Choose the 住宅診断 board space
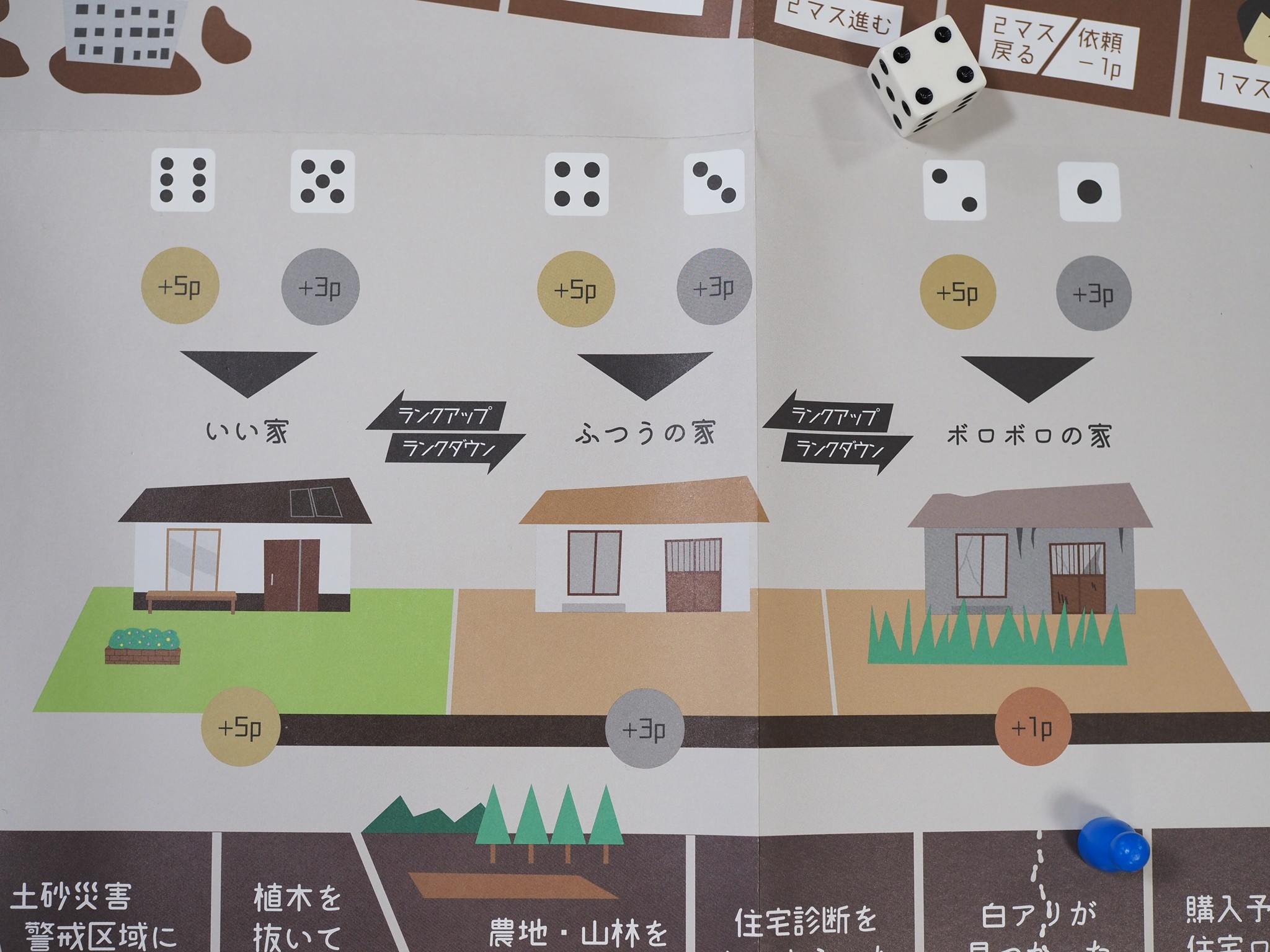The height and width of the screenshot is (952, 1270). [806, 917]
